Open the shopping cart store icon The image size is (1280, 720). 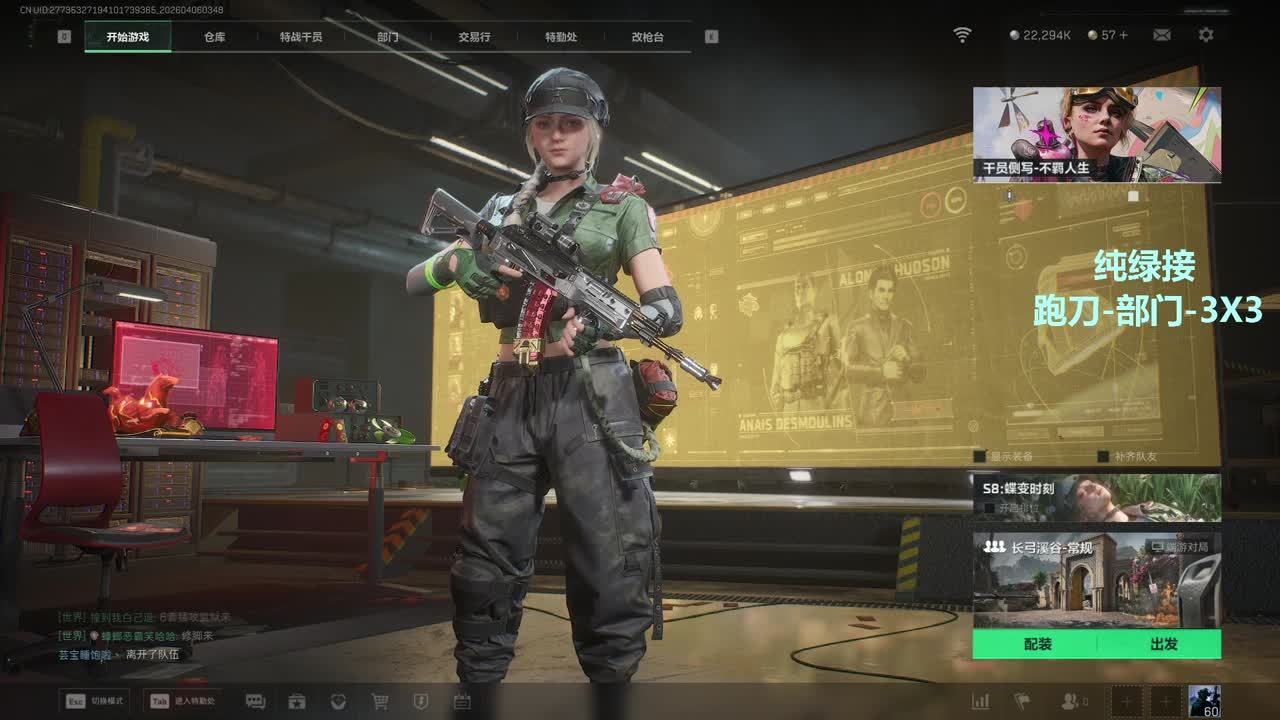(380, 701)
